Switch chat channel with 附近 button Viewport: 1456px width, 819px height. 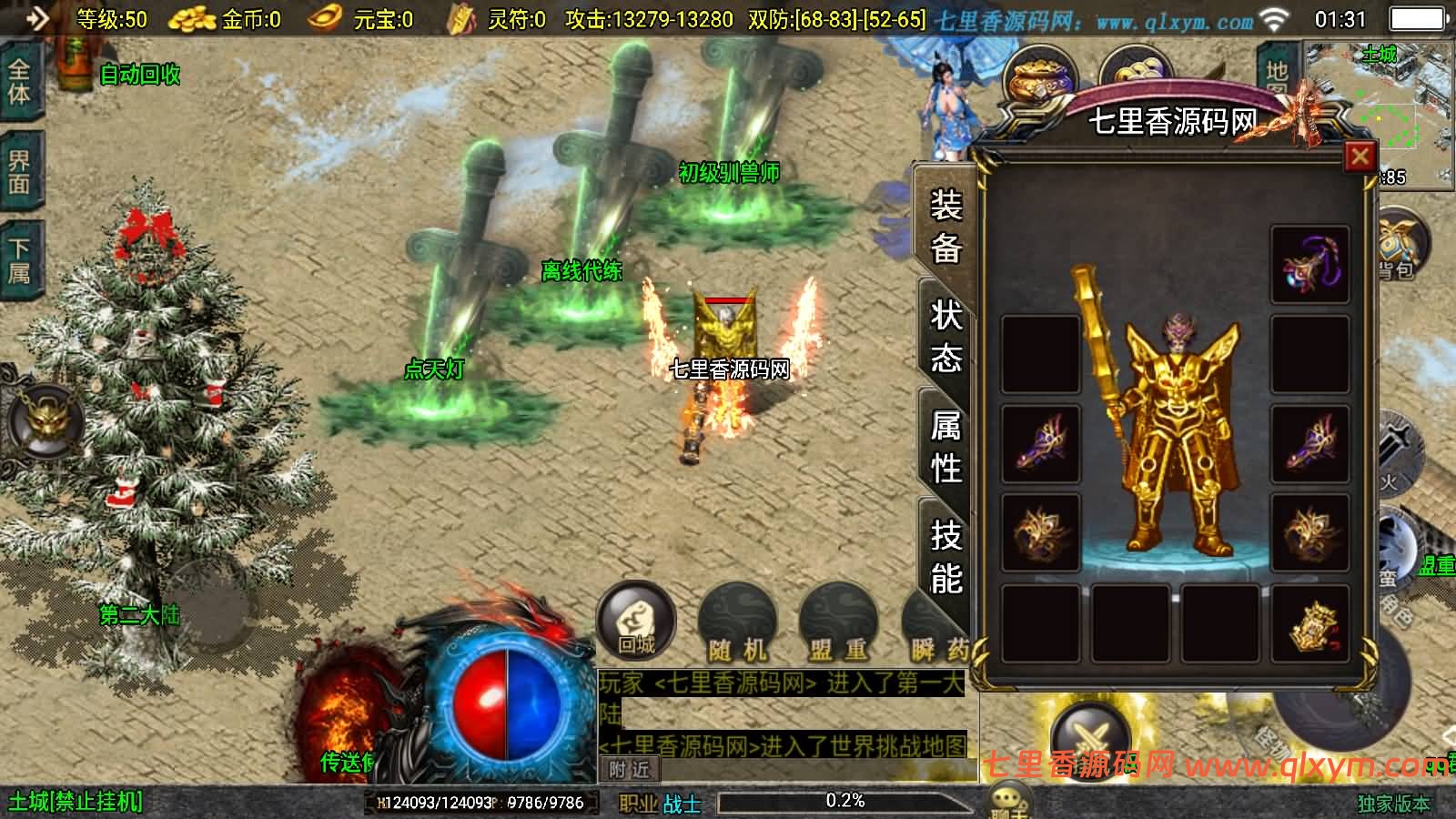click(630, 770)
